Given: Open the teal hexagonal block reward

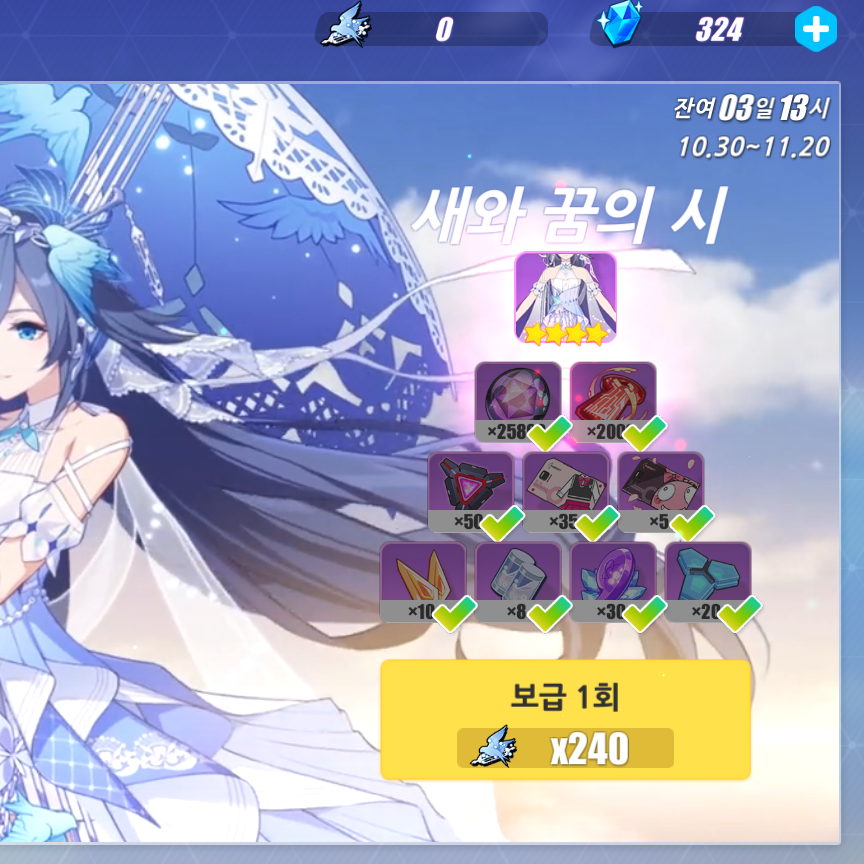Looking at the screenshot, I should coord(708,581).
